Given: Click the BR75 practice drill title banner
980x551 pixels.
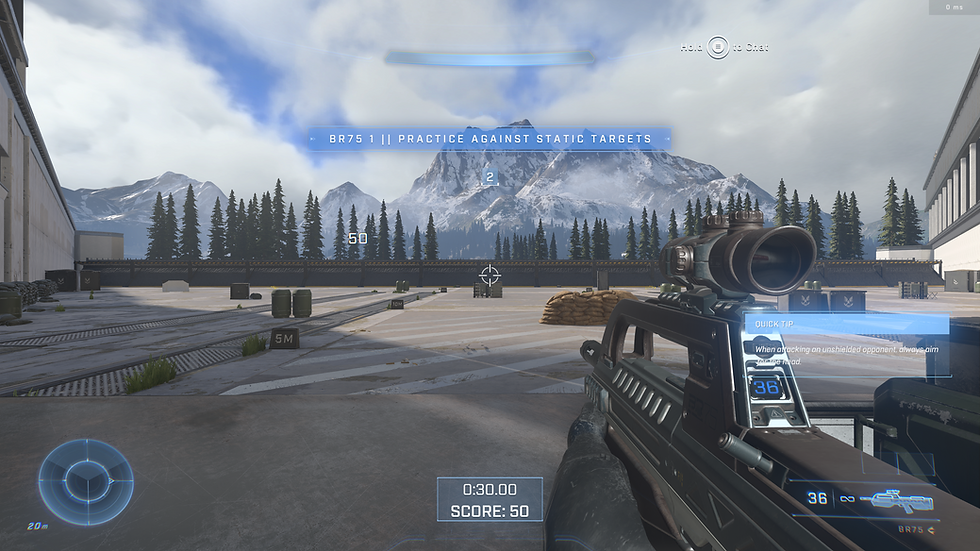Looking at the screenshot, I should coord(488,139).
